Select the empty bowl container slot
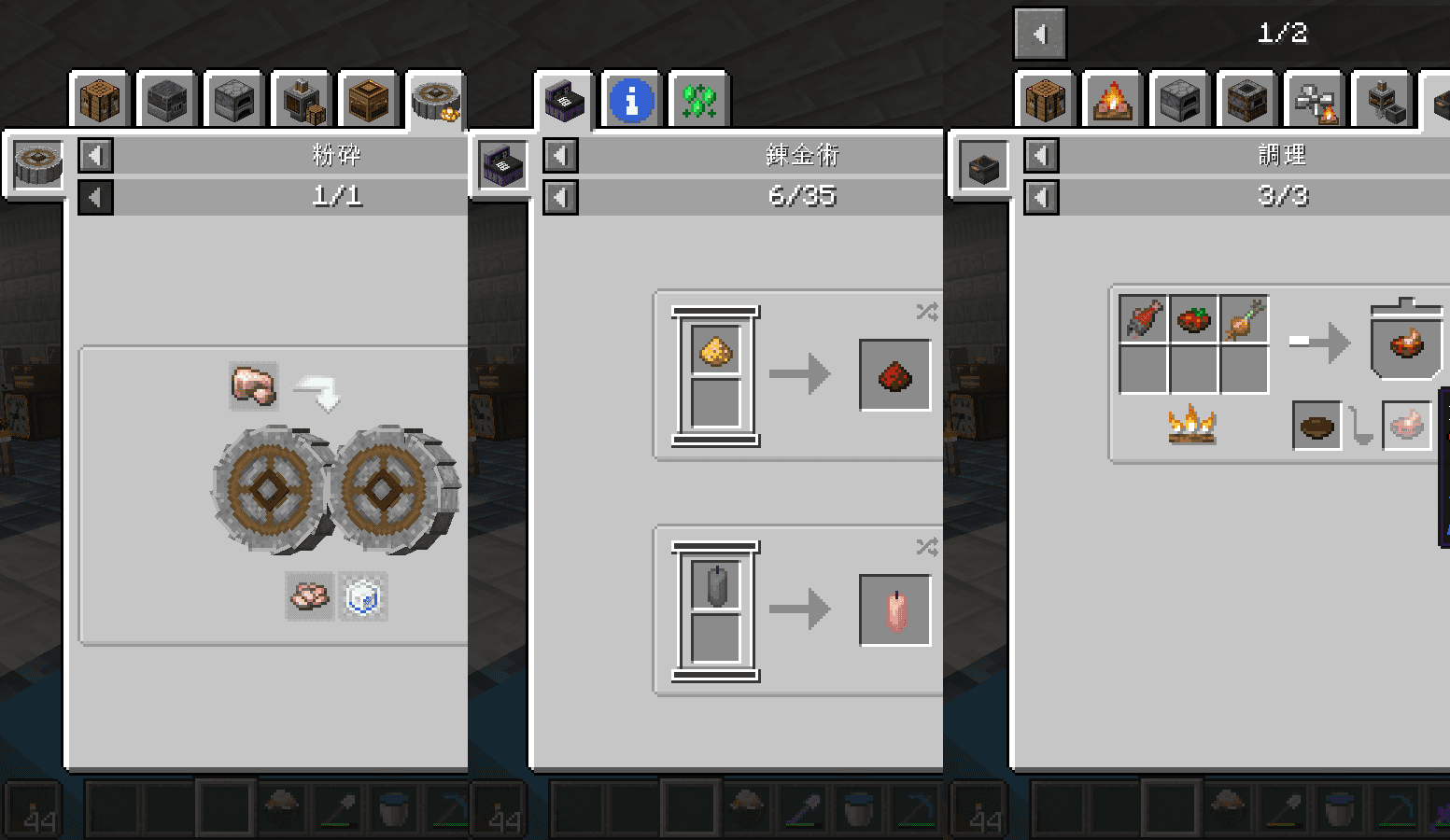 coord(1316,427)
